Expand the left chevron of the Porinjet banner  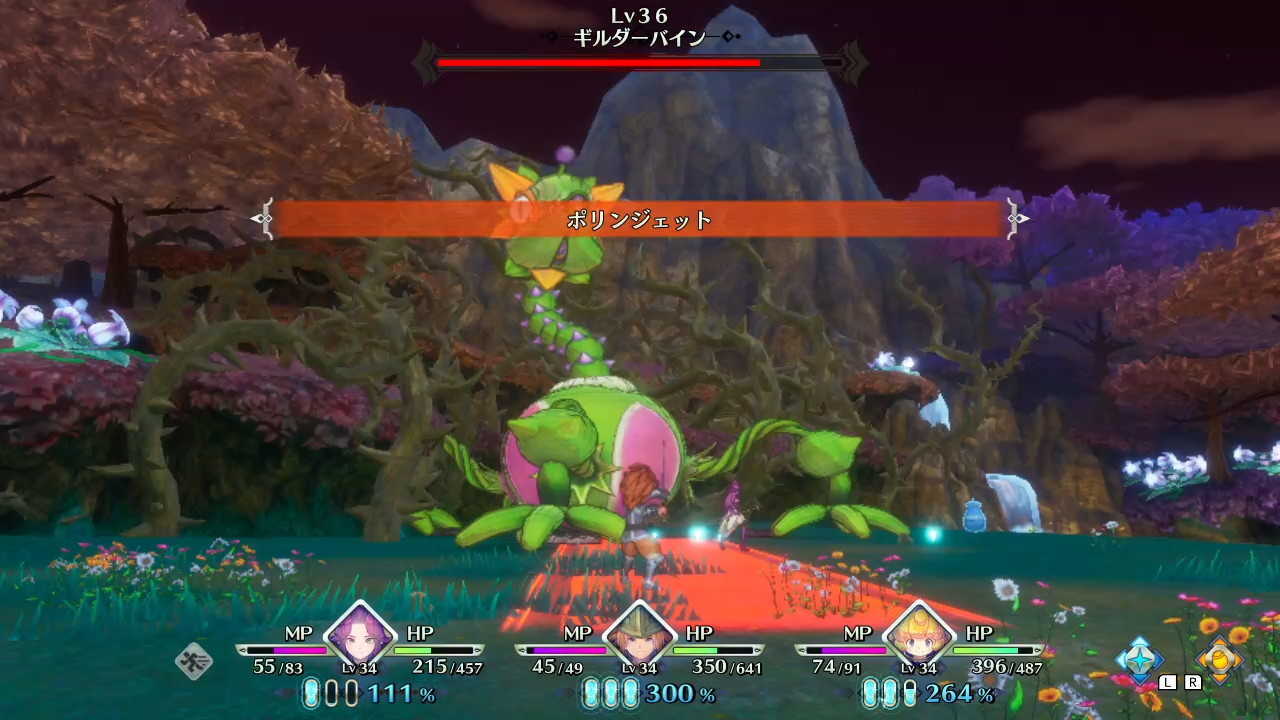tap(264, 218)
